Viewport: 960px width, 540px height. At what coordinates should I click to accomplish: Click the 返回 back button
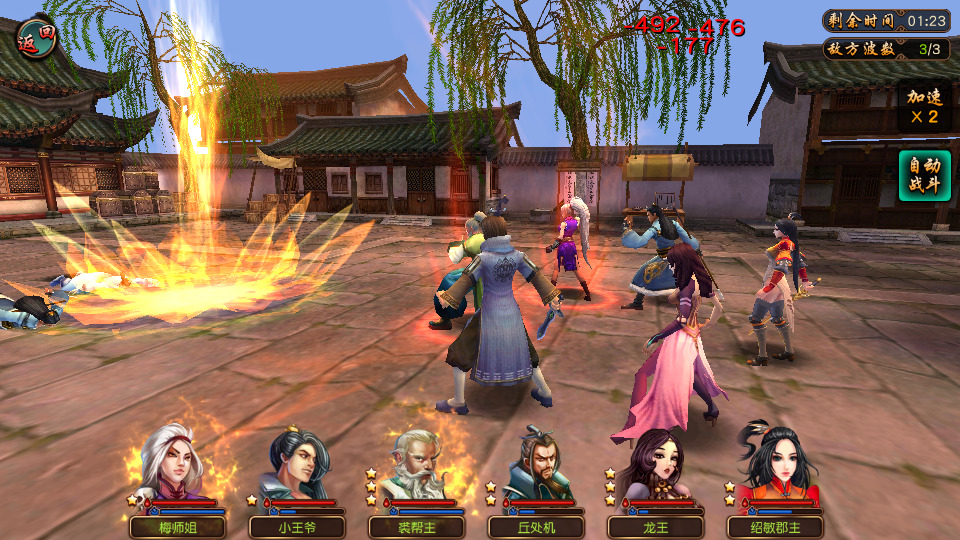coord(37,38)
